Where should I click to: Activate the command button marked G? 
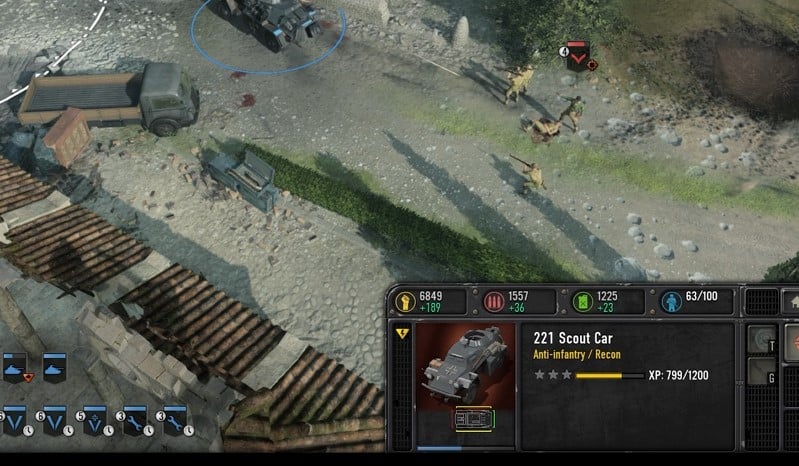(762, 373)
